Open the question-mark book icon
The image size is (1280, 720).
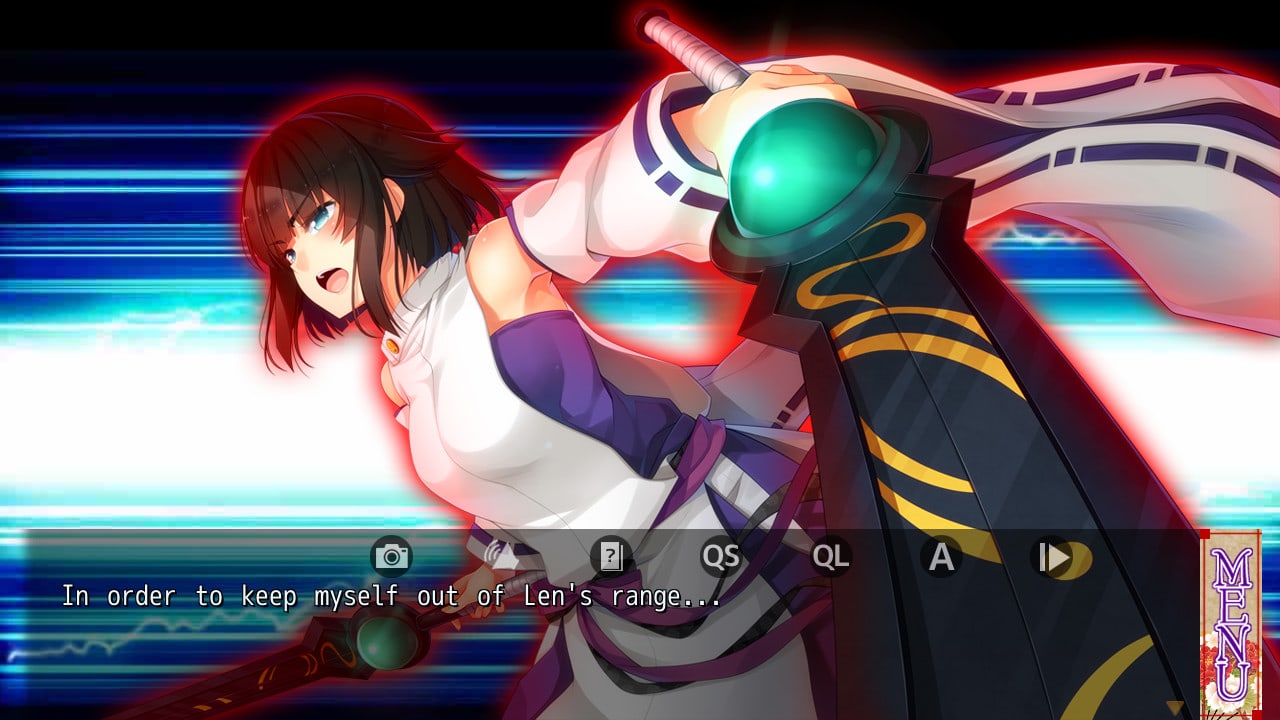(x=610, y=556)
